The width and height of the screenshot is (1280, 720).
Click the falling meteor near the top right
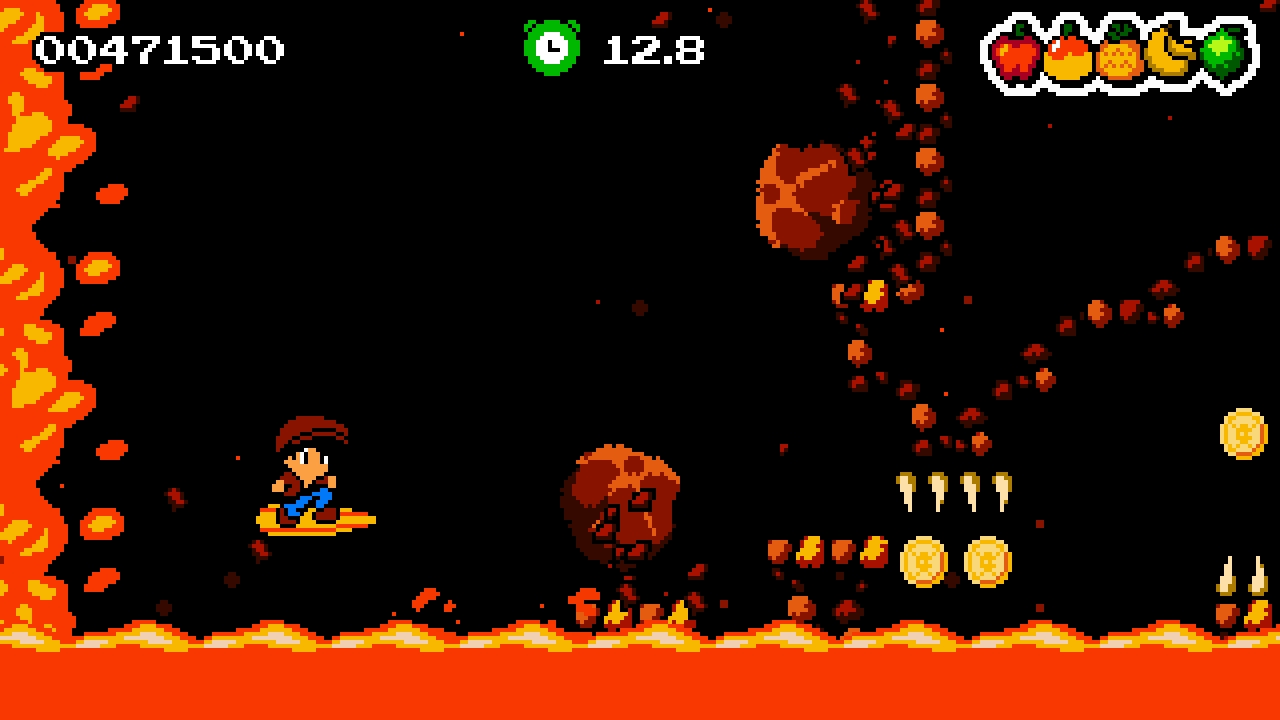point(810,195)
